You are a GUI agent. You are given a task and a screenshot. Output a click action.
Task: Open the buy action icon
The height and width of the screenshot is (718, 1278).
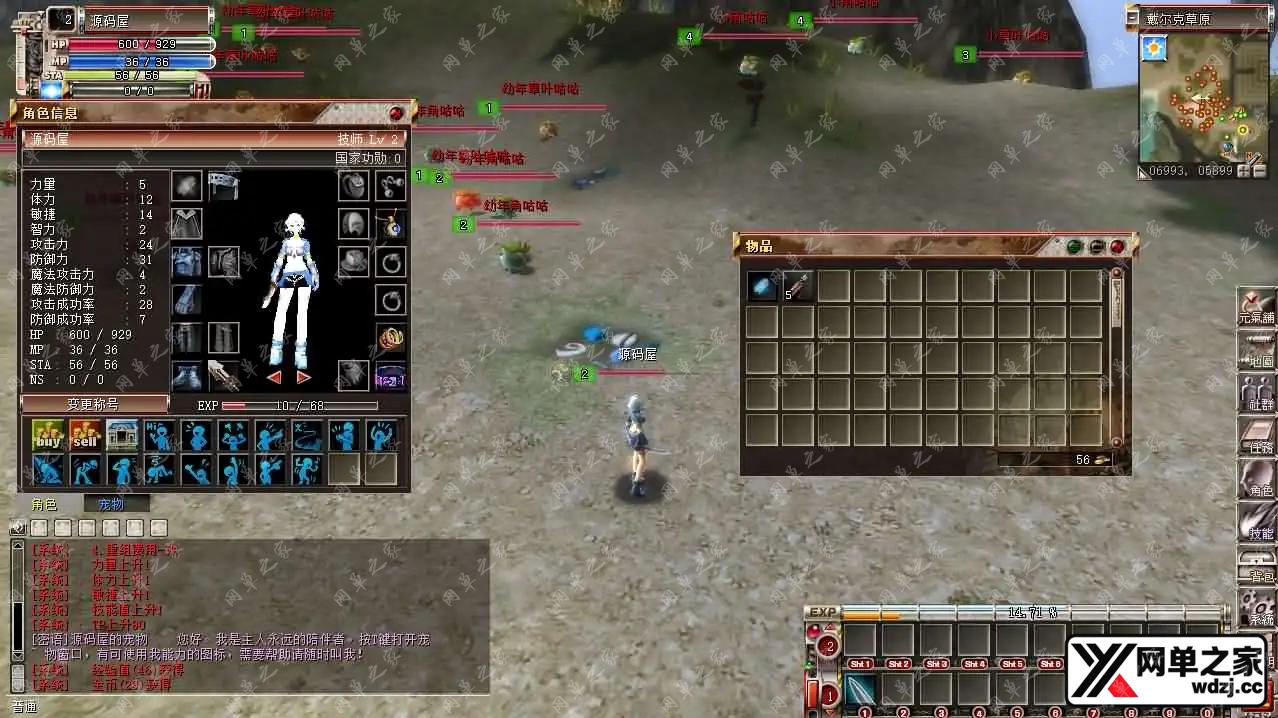pos(48,435)
